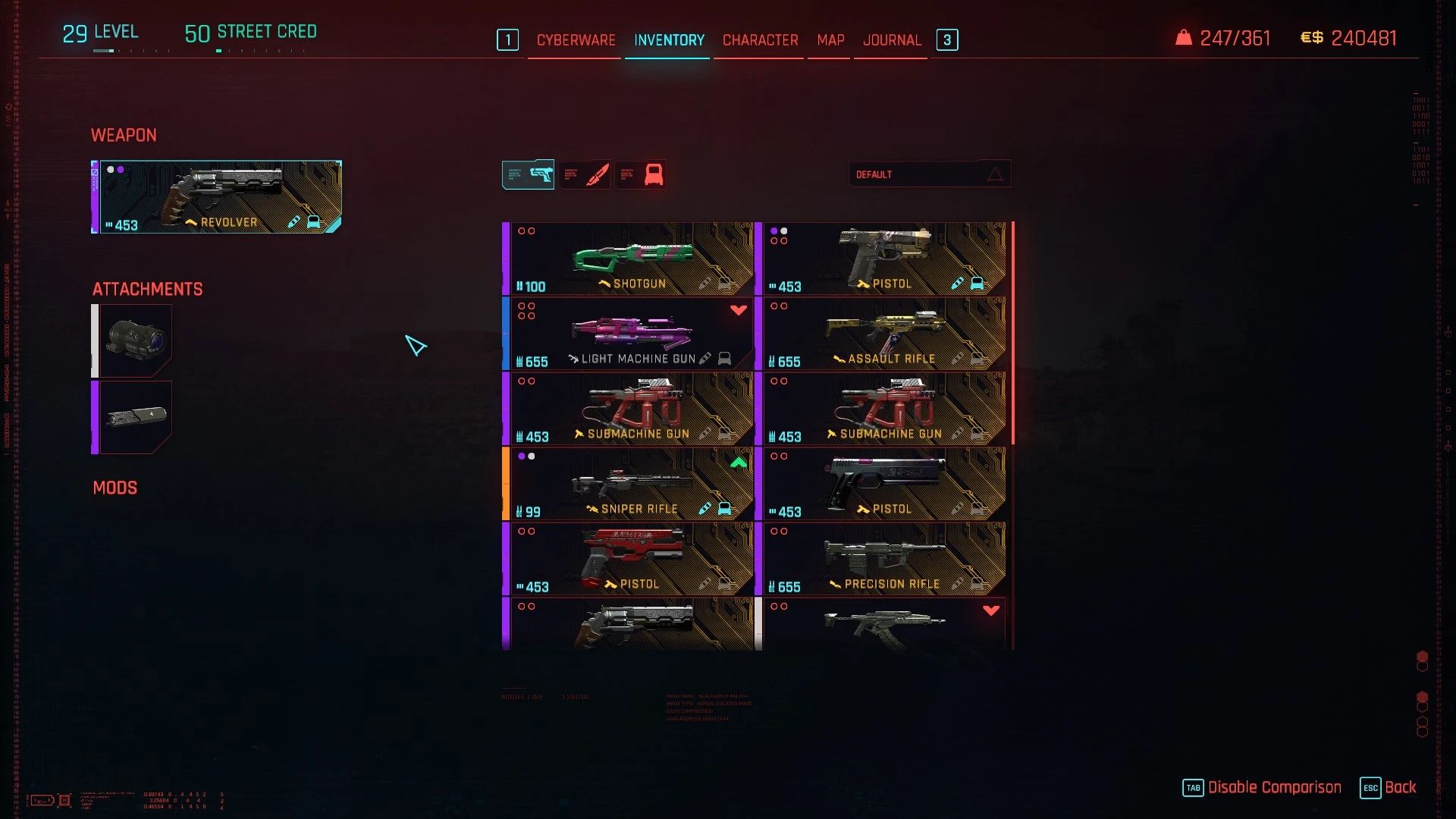
Task: Click the pencil mod icon on the Revolver card
Action: 294,222
